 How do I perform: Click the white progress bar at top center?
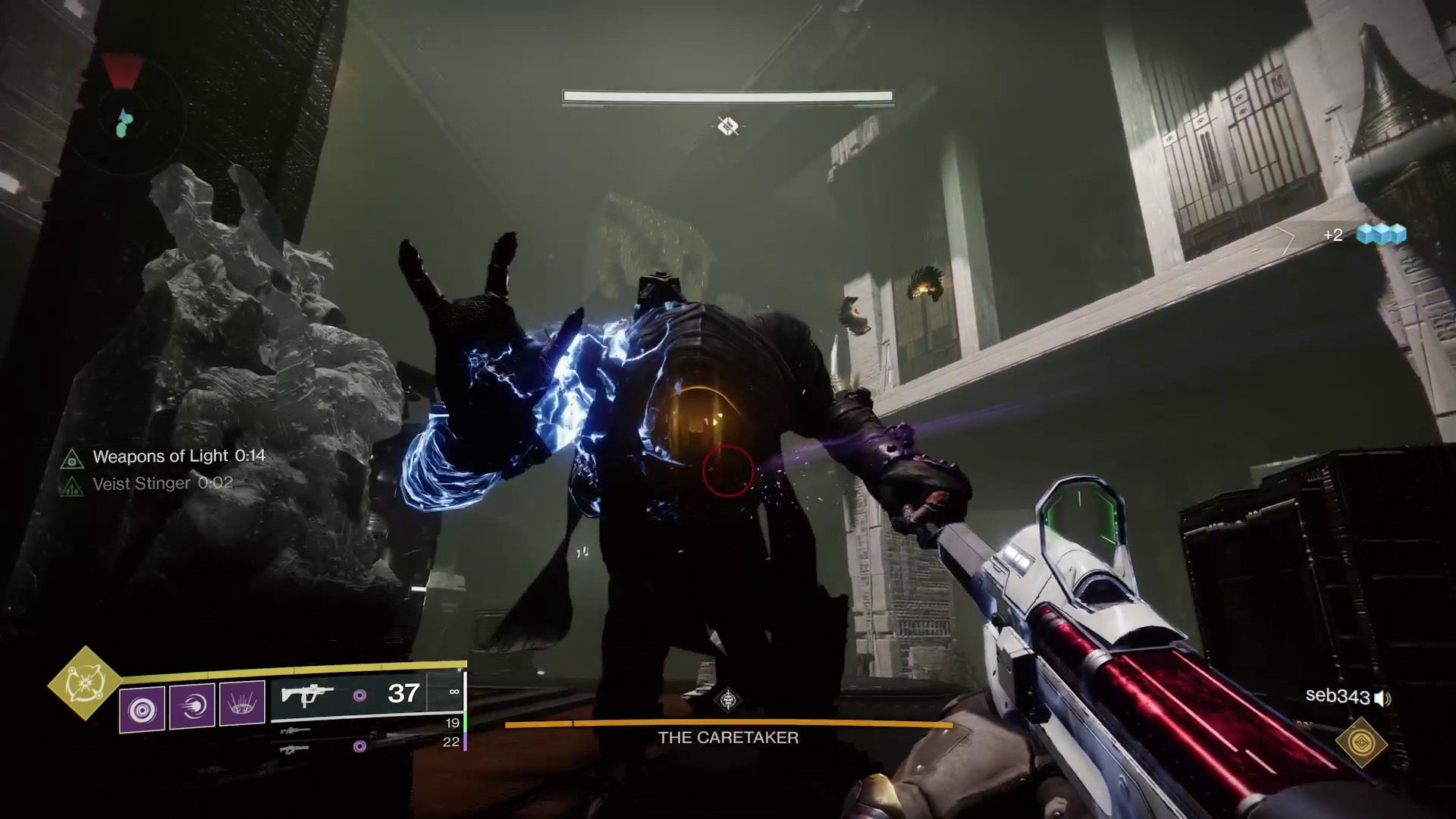pos(726,95)
